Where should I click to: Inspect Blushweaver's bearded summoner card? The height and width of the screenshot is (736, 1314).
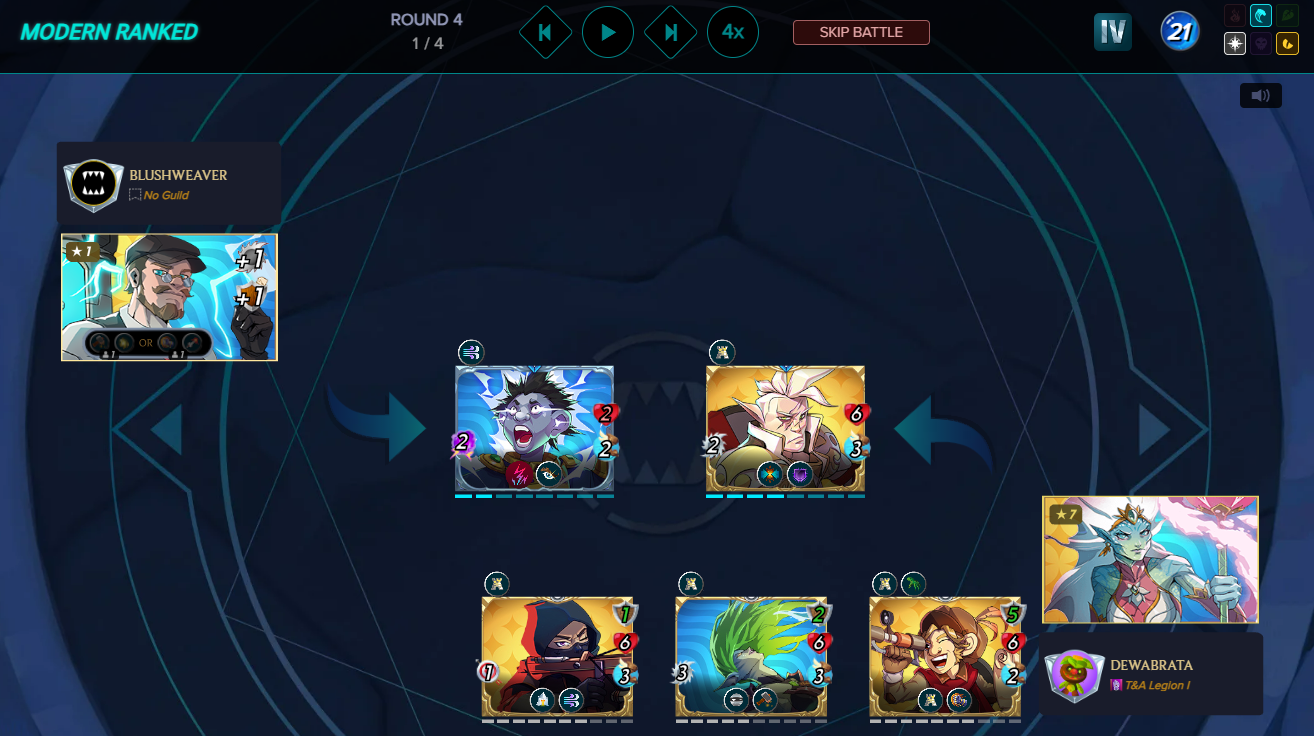coord(169,297)
